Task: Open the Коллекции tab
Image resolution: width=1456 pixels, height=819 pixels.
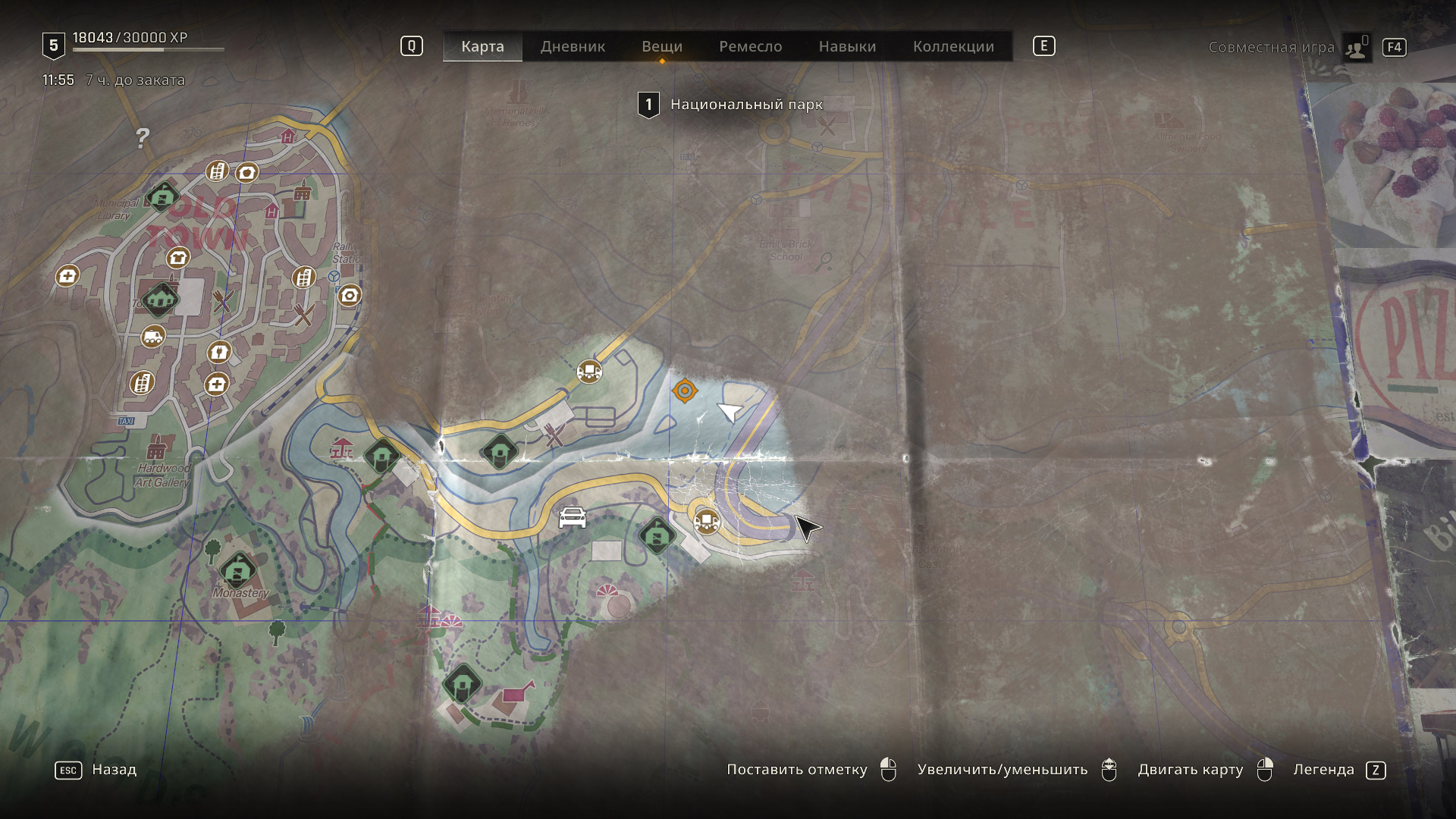Action: [953, 46]
